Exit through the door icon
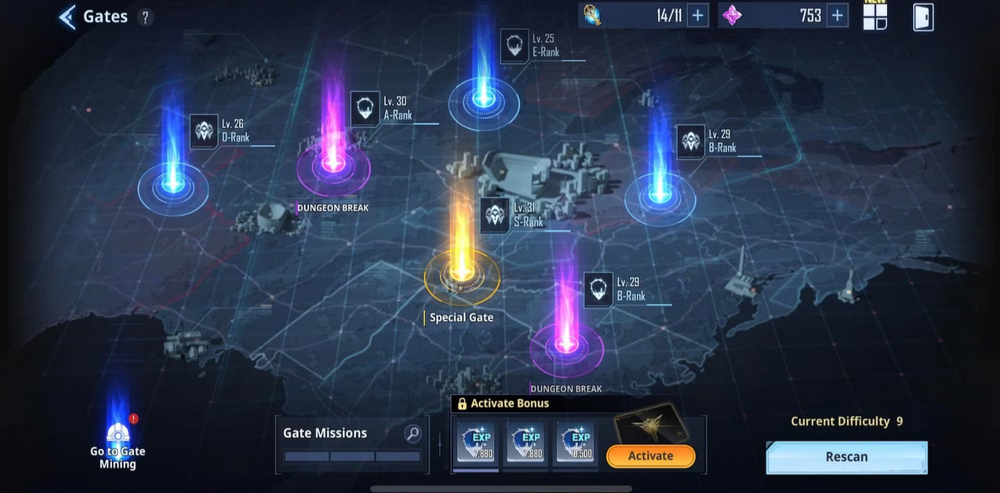 tap(923, 17)
